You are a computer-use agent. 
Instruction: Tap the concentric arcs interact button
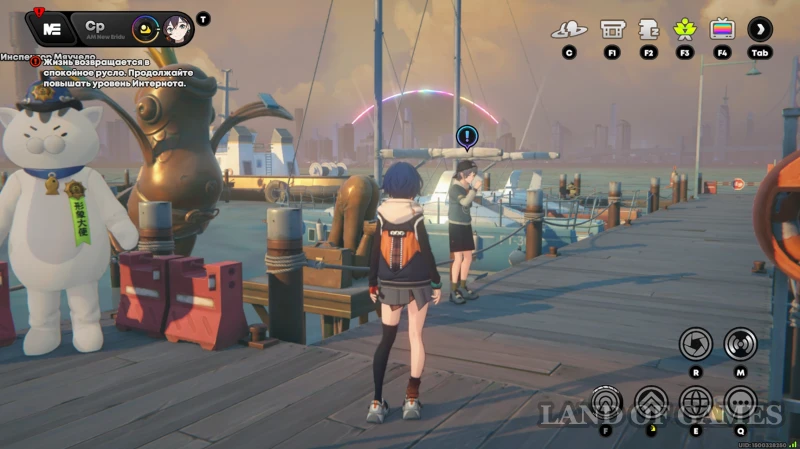pos(606,403)
